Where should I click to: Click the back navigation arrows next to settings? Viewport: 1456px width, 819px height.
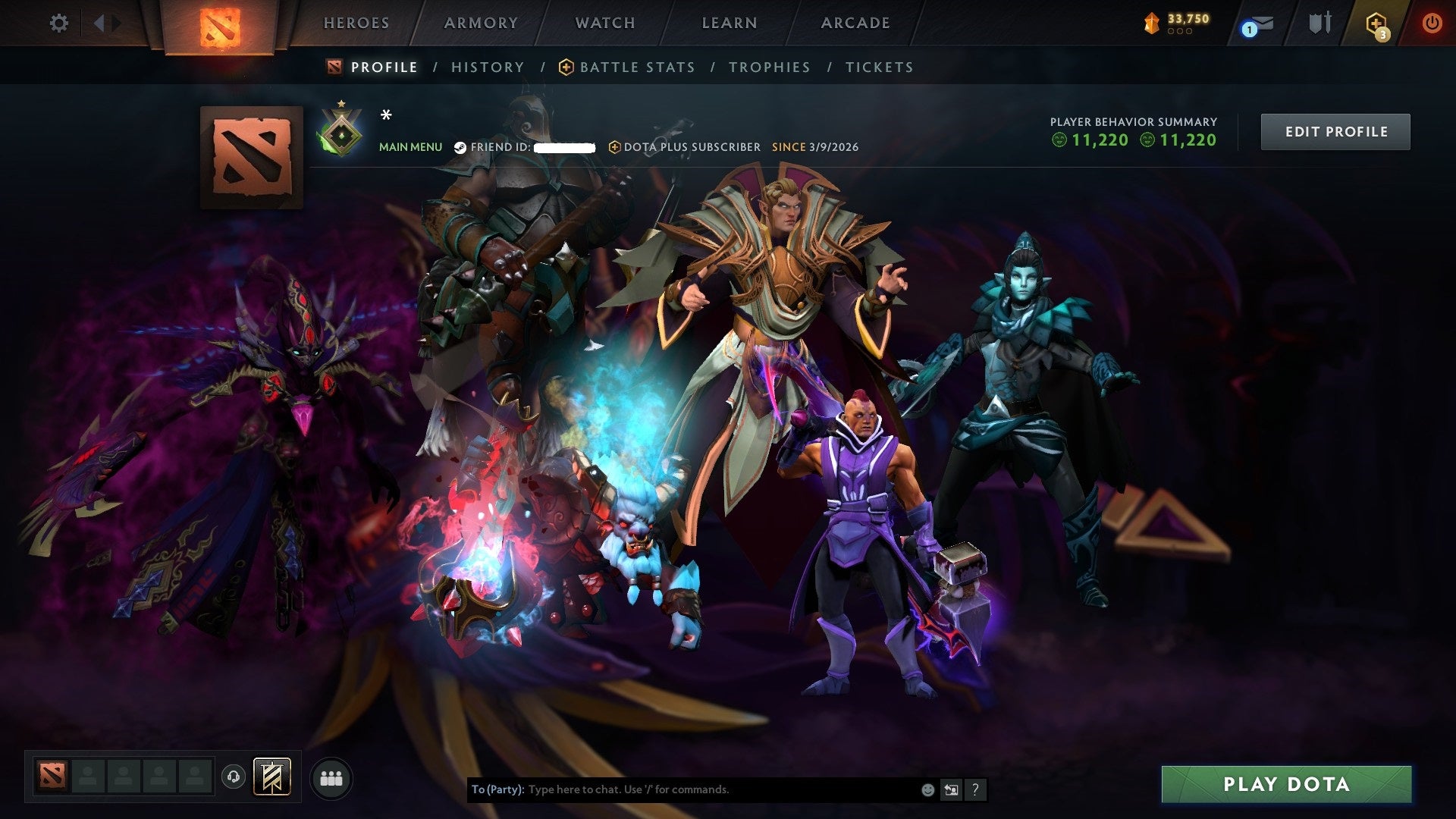99,23
